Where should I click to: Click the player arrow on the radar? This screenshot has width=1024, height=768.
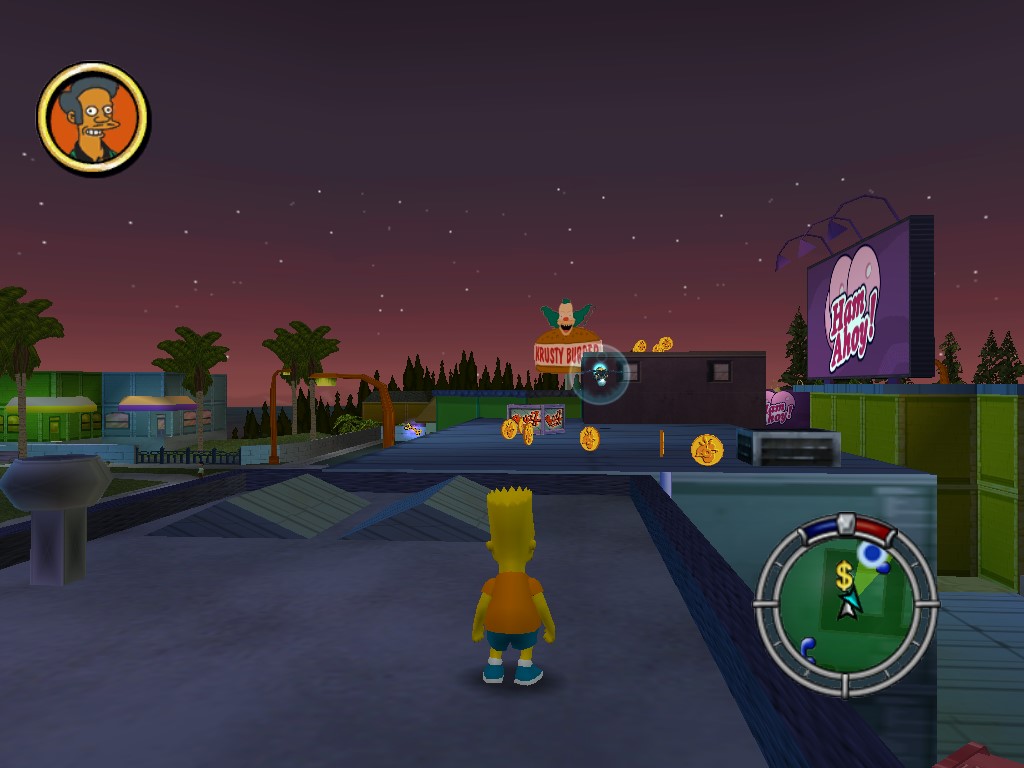pyautogui.click(x=848, y=604)
